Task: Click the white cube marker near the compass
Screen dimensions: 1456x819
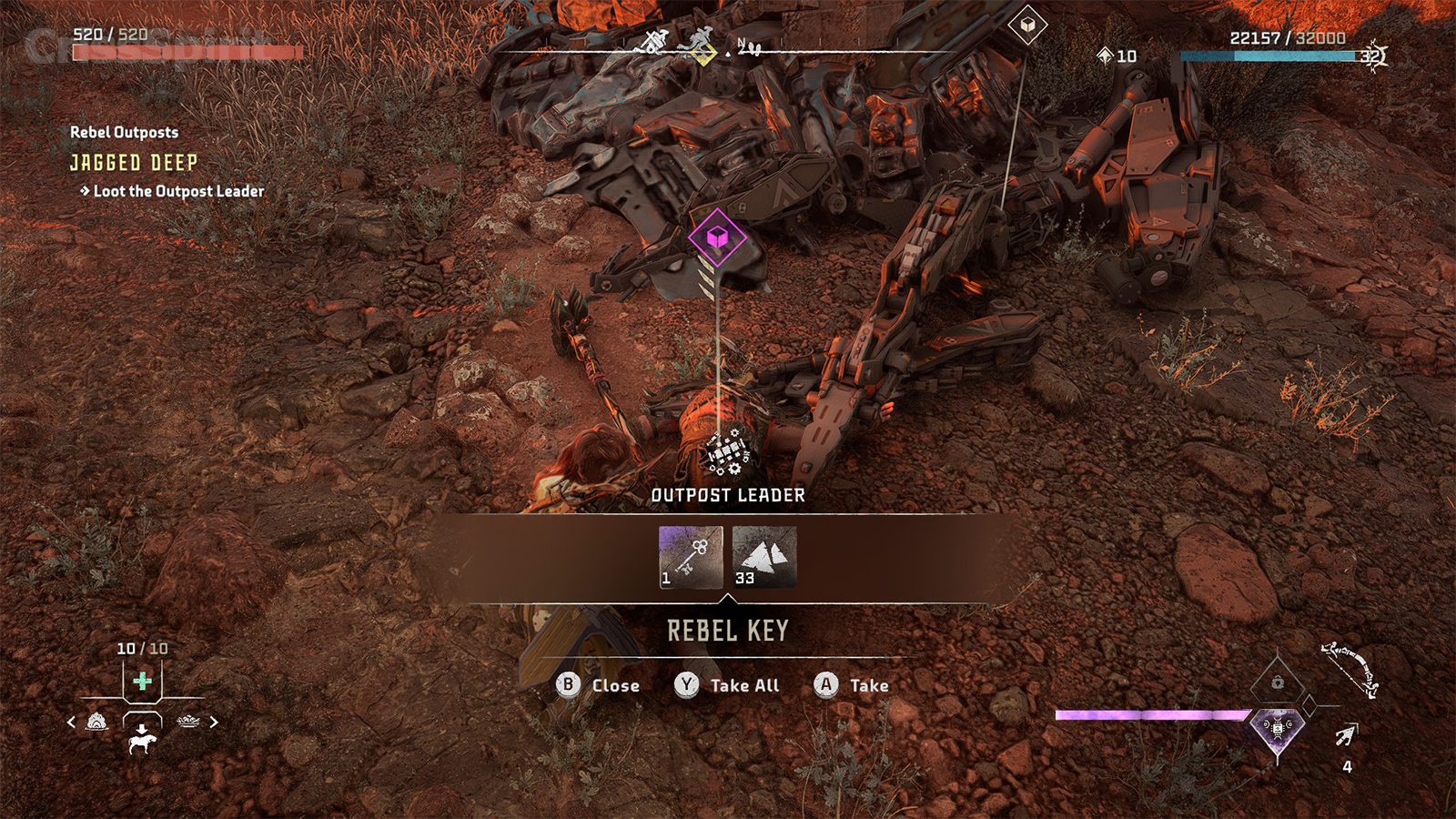Action: click(1027, 25)
